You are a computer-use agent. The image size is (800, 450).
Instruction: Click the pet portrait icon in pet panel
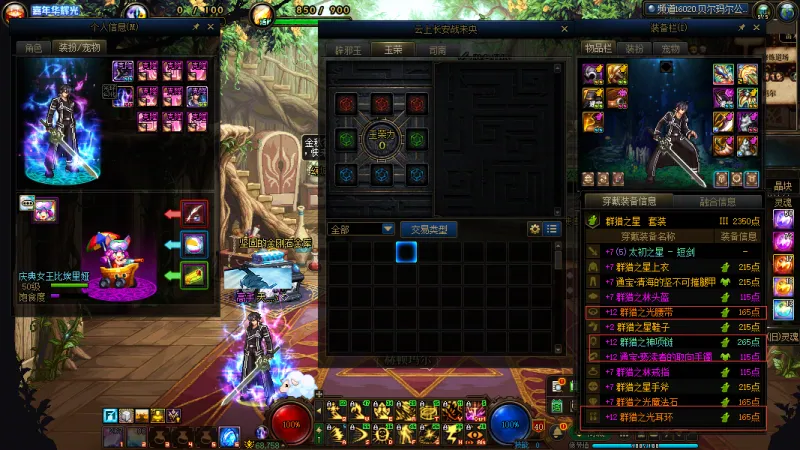(44, 210)
